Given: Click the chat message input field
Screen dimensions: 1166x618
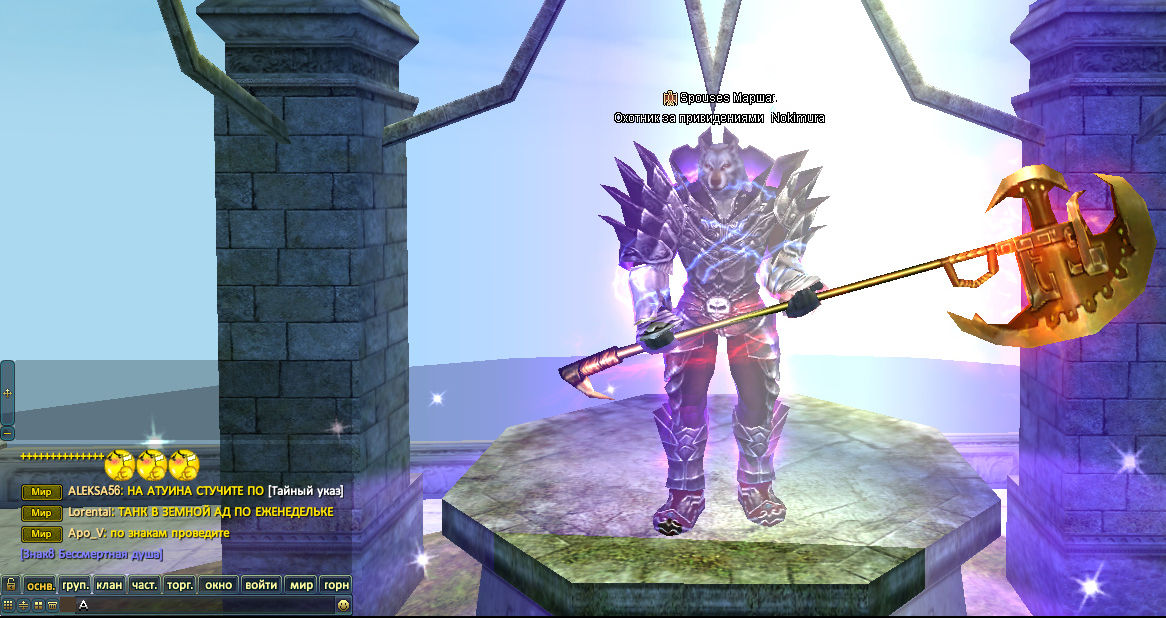Looking at the screenshot, I should pos(200,605).
